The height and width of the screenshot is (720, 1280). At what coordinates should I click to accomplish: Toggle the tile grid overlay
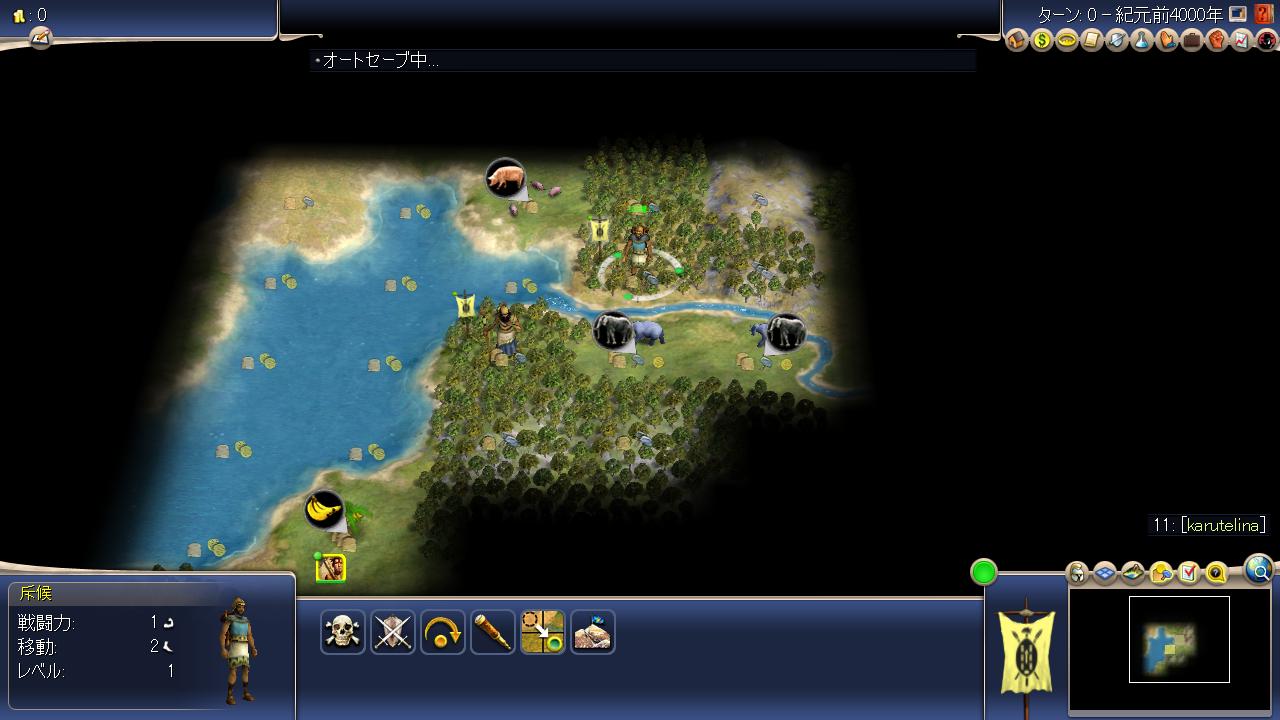1105,573
